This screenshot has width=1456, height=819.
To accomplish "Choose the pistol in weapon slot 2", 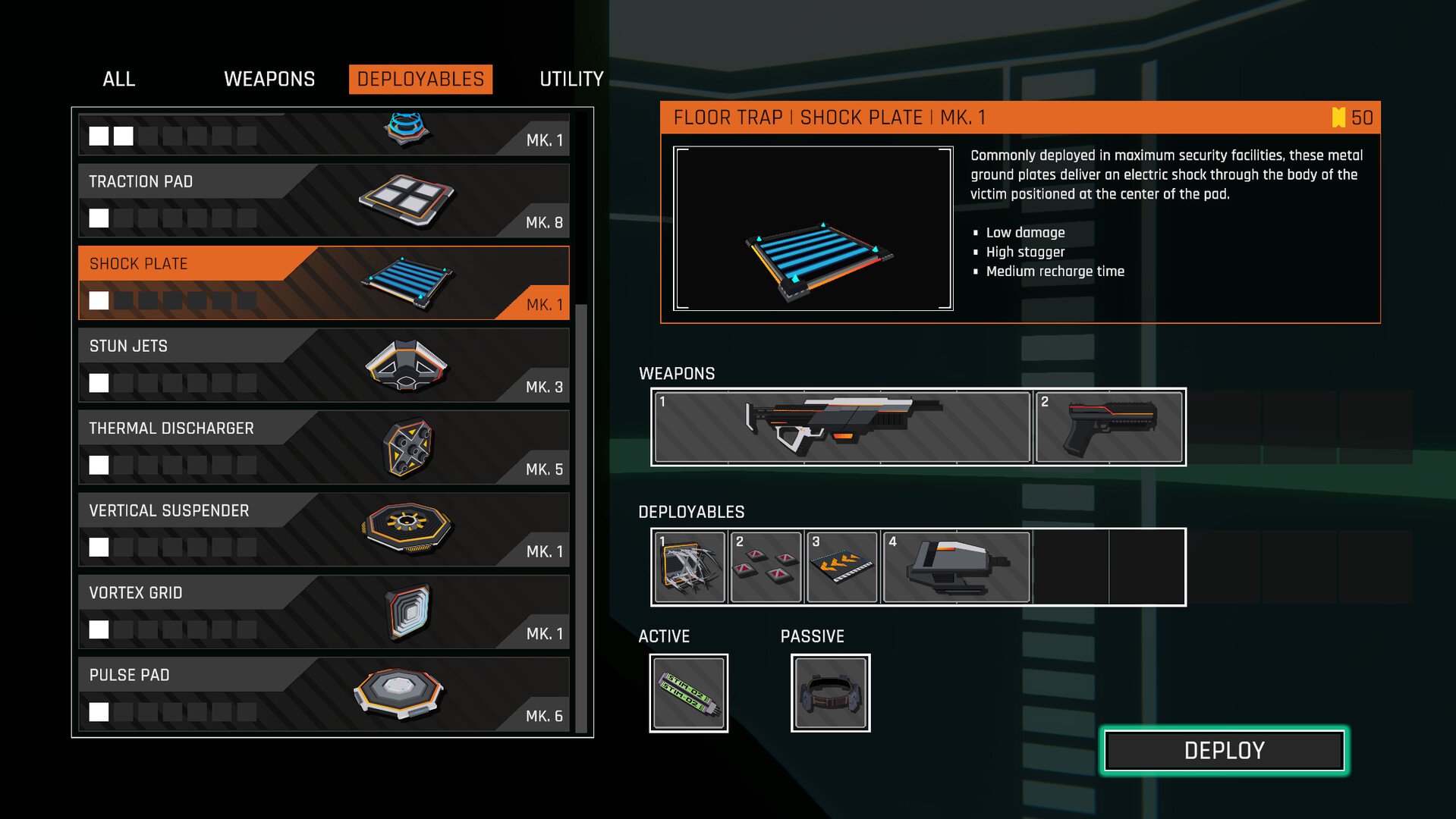I will (1109, 427).
